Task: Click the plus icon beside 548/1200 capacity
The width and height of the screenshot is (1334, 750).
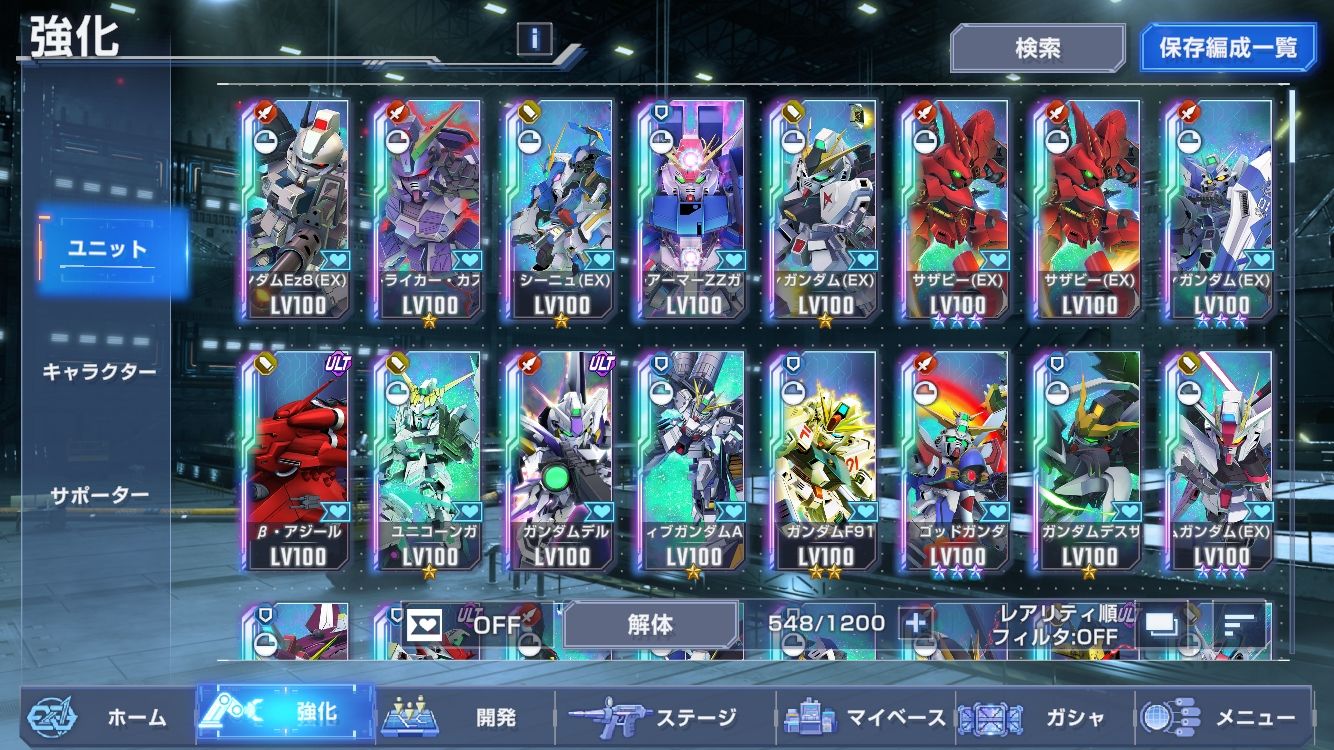Action: [917, 621]
